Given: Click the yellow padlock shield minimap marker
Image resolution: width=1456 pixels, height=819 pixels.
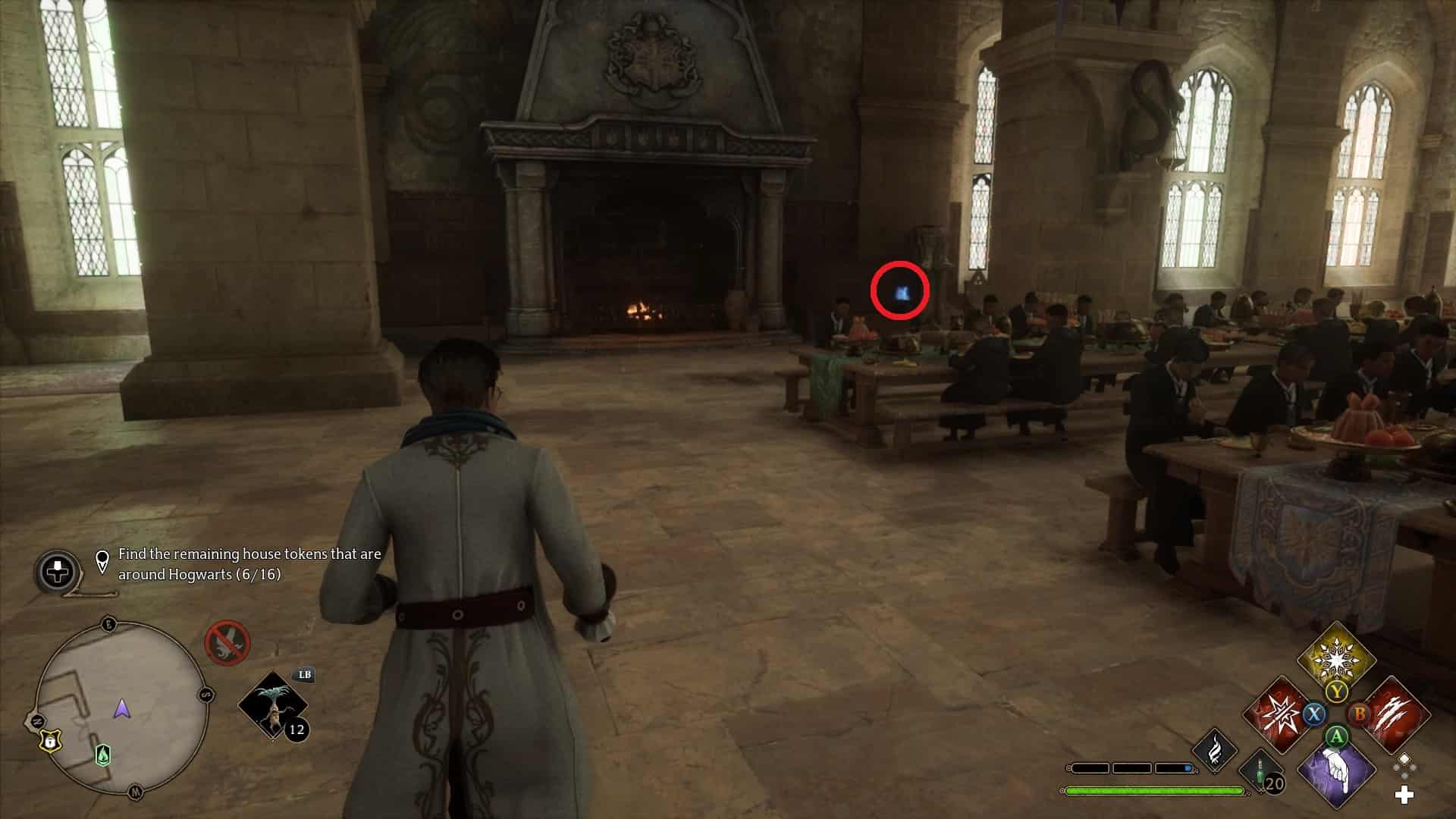Looking at the screenshot, I should (x=49, y=742).
